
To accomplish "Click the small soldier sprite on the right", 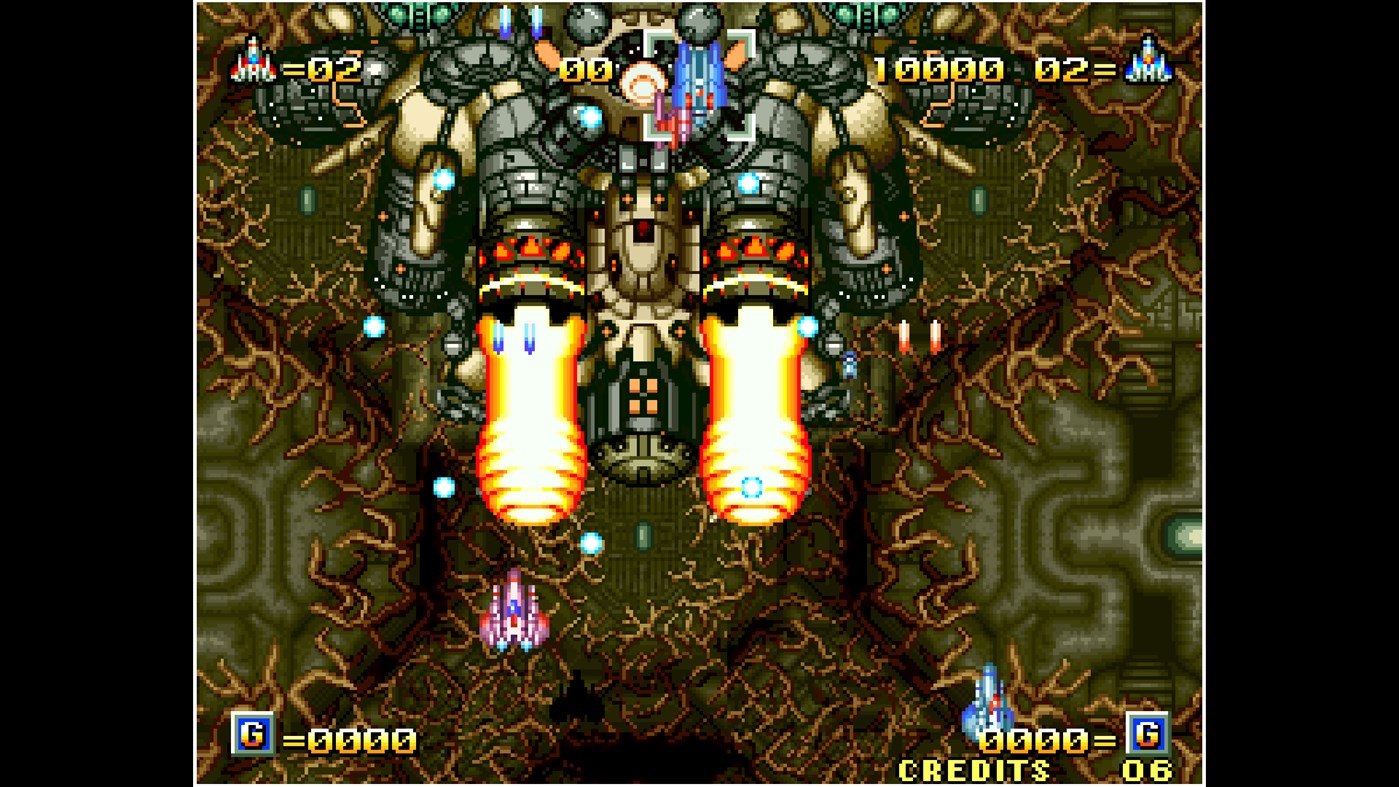I will (849, 365).
